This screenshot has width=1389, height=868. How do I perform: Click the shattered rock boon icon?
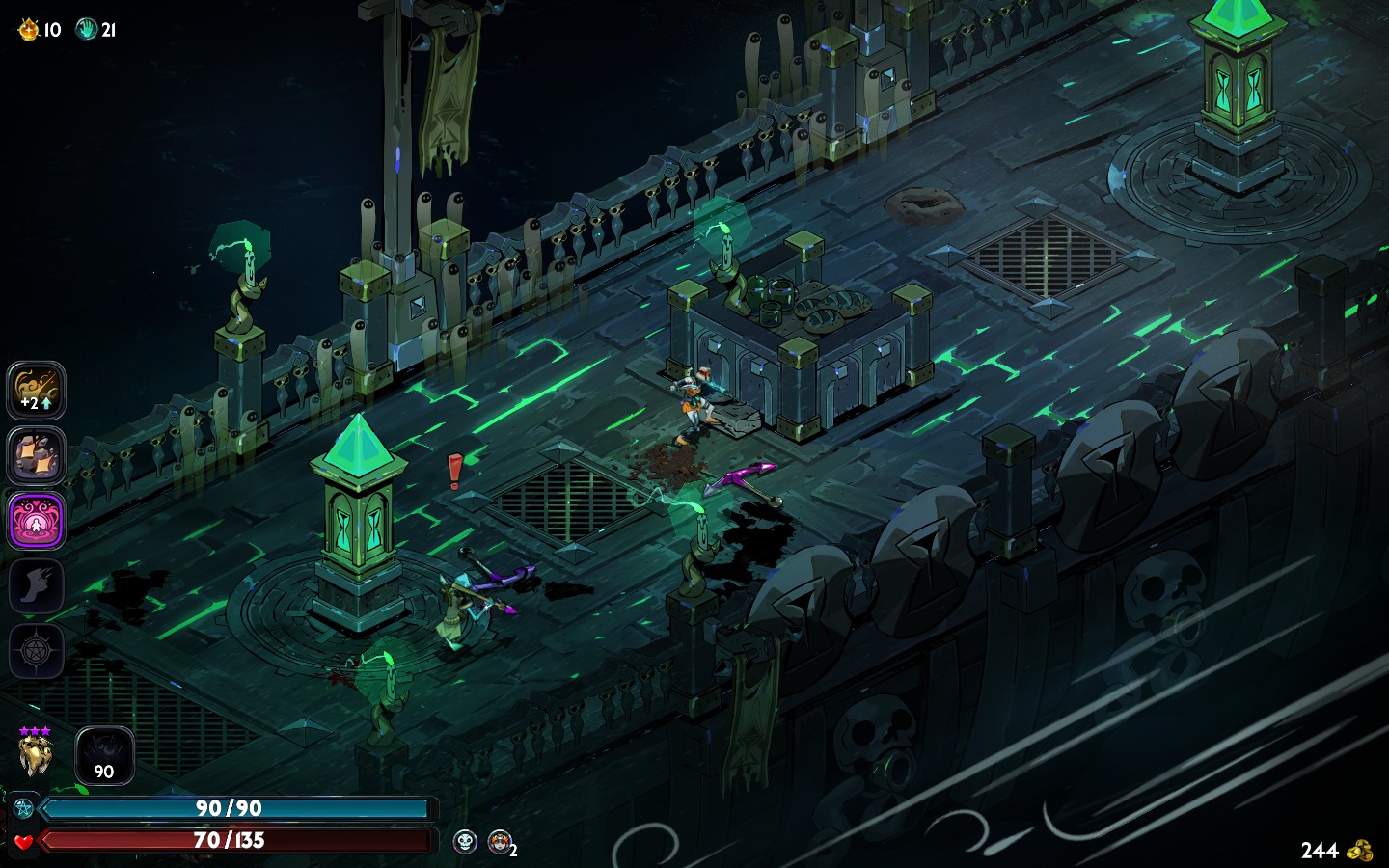click(37, 456)
